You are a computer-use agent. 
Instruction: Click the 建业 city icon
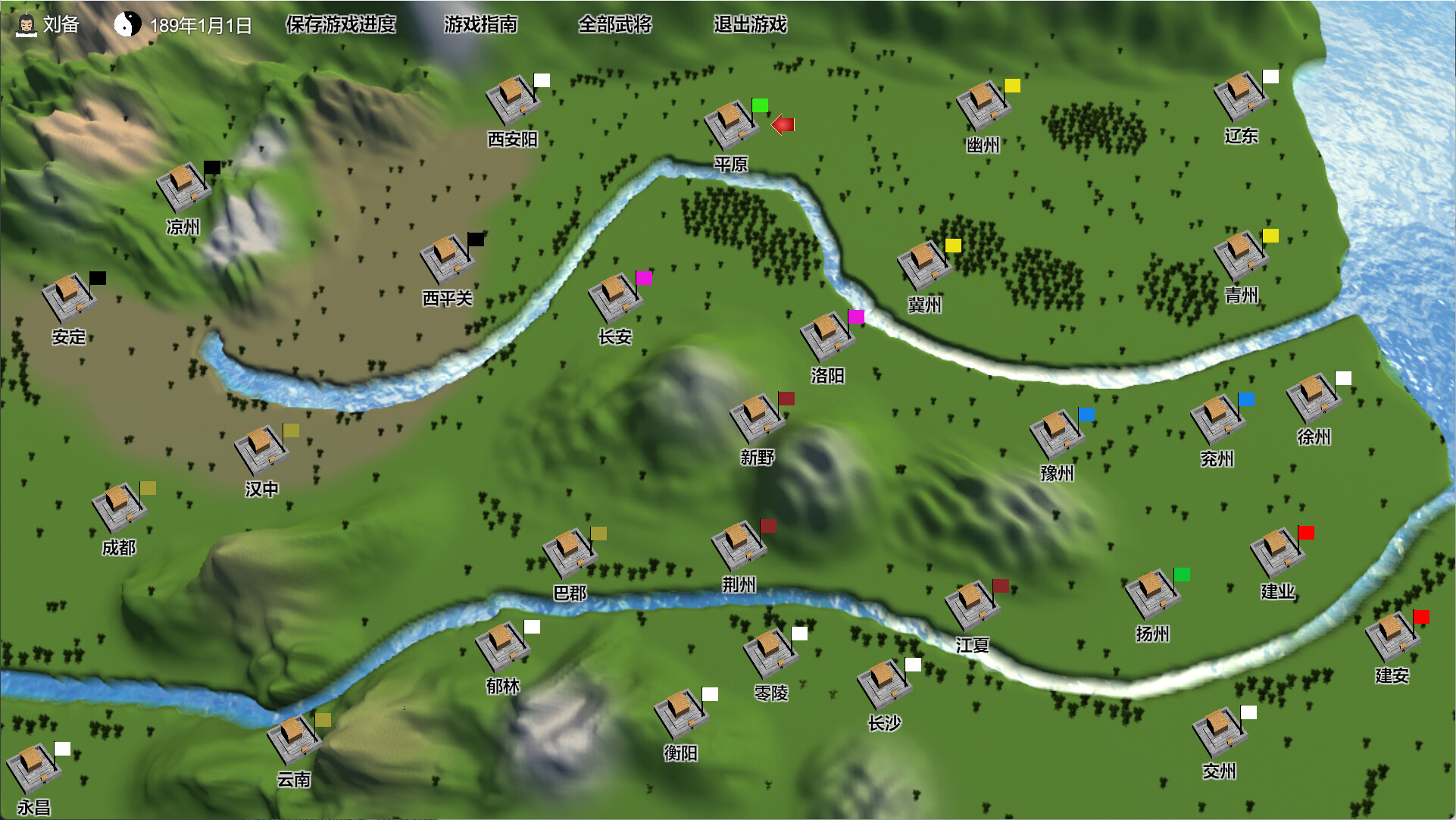(1276, 551)
